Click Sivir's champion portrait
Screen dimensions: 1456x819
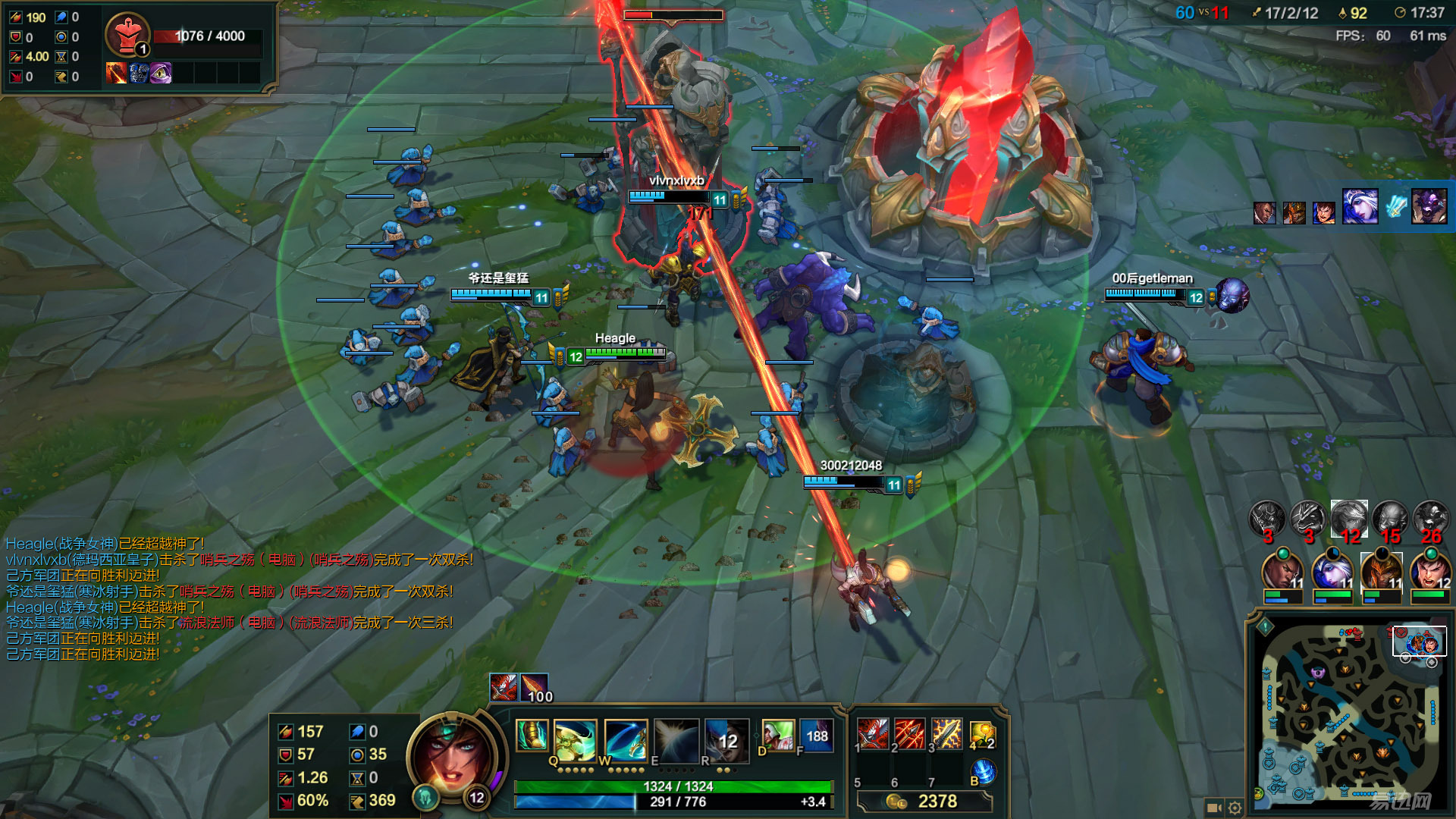tap(453, 759)
